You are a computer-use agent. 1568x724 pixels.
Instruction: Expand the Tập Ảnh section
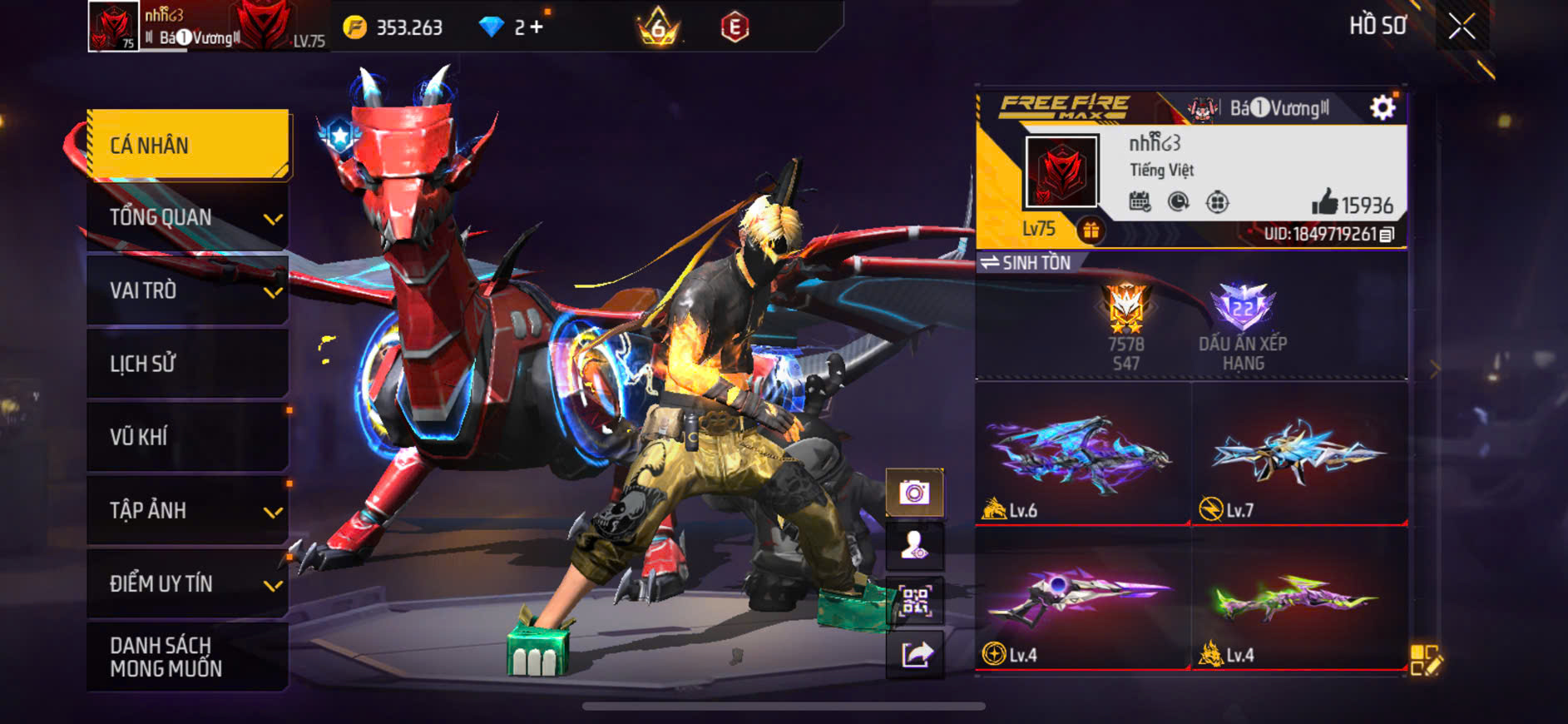(189, 510)
